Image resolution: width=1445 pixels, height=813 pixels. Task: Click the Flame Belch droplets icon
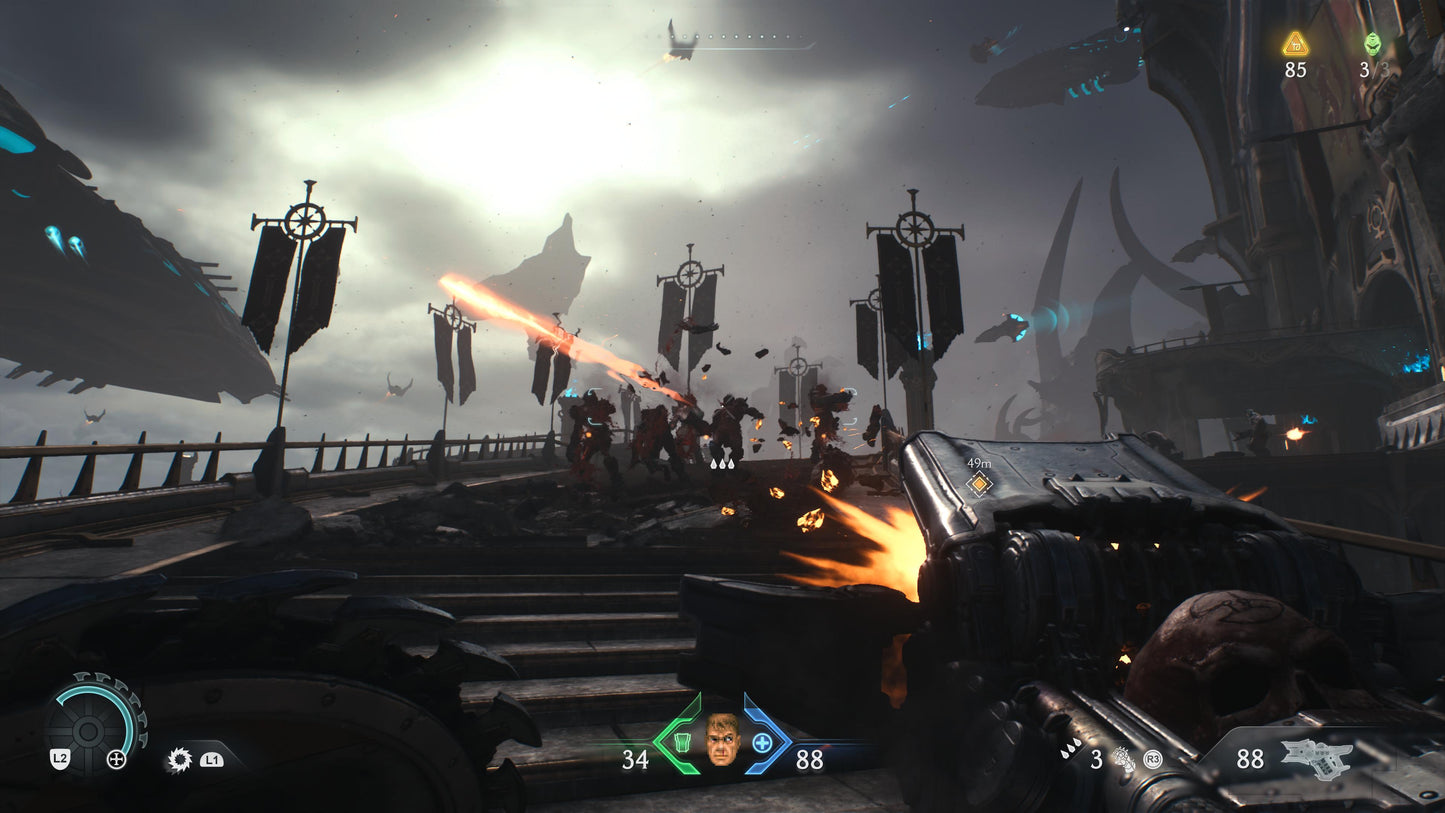pyautogui.click(x=1071, y=749)
